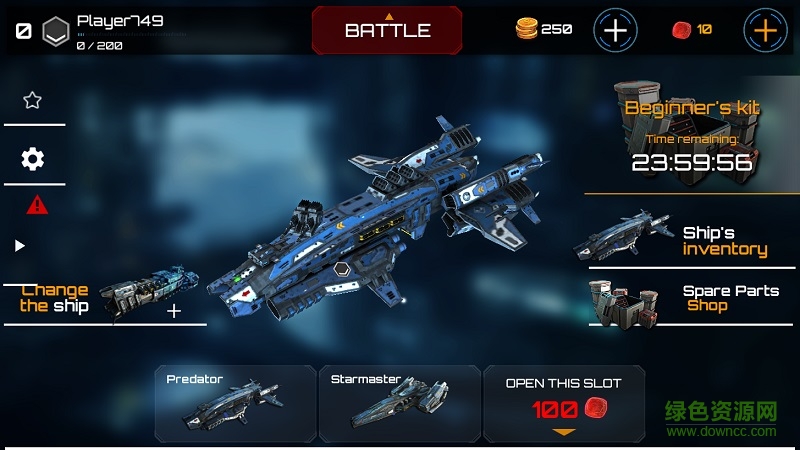Image resolution: width=800 pixels, height=450 pixels.
Task: Start a fight with the BATTLE button
Action: pyautogui.click(x=387, y=30)
